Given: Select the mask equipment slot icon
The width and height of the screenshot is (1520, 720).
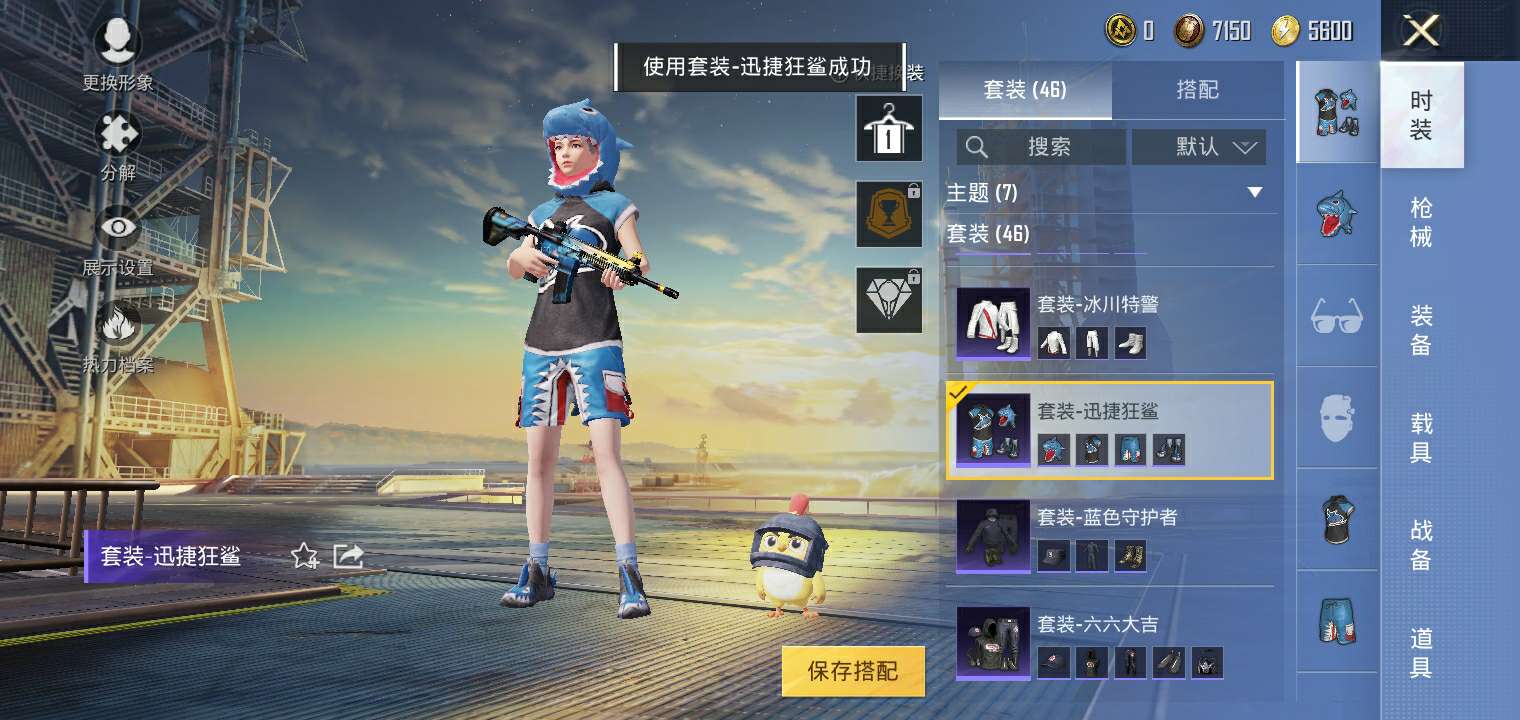Looking at the screenshot, I should [1337, 419].
